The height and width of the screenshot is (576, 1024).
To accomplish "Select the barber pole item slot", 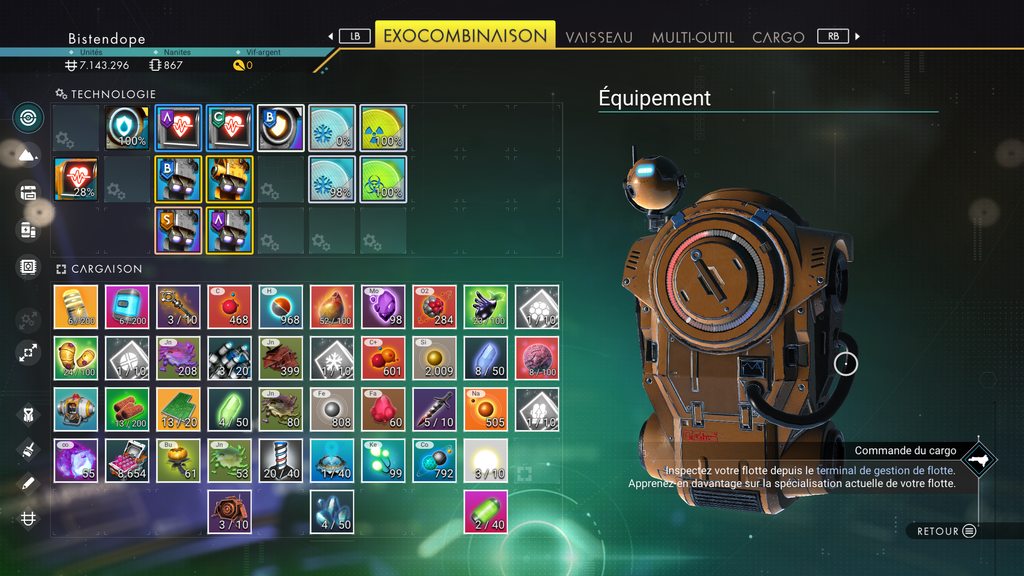I will click(281, 460).
